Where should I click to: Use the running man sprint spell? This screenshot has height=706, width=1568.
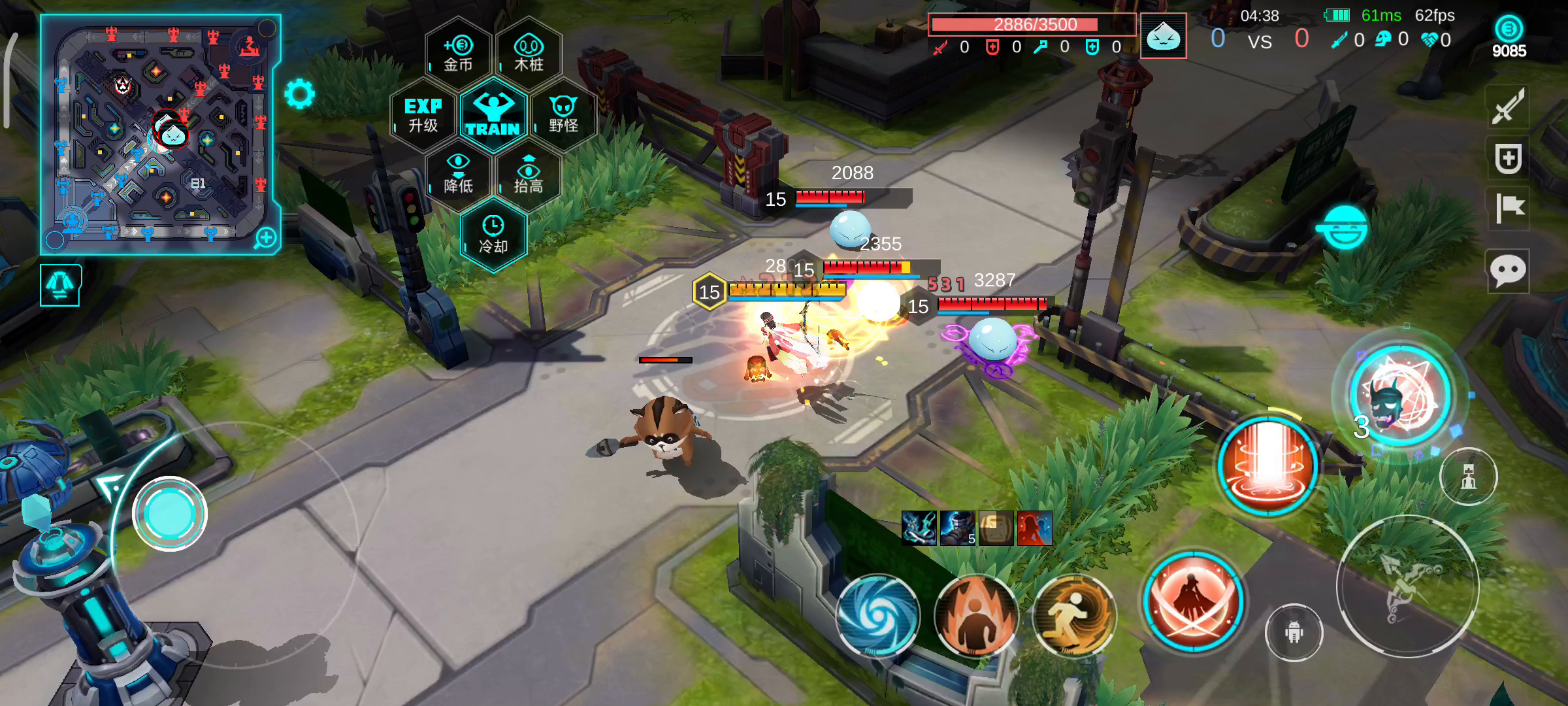(x=1074, y=614)
